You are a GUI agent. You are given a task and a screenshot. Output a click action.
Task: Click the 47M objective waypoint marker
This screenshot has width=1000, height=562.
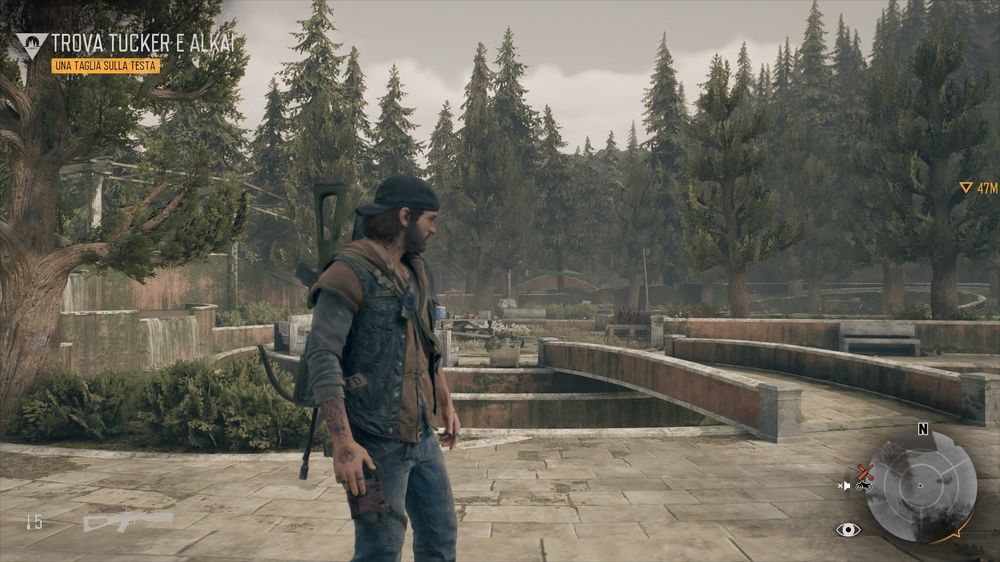coord(977,187)
